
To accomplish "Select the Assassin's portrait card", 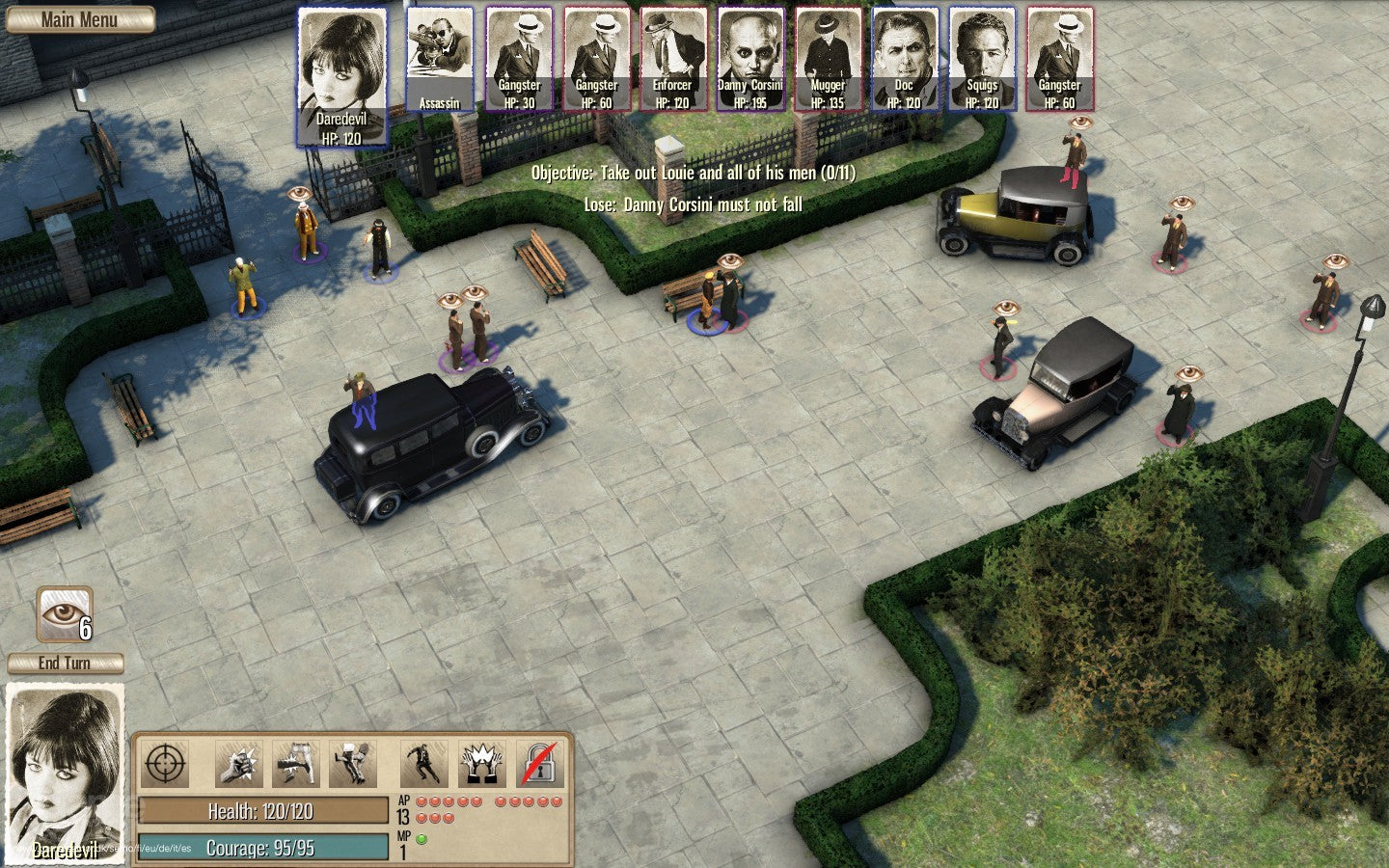I will (438, 58).
